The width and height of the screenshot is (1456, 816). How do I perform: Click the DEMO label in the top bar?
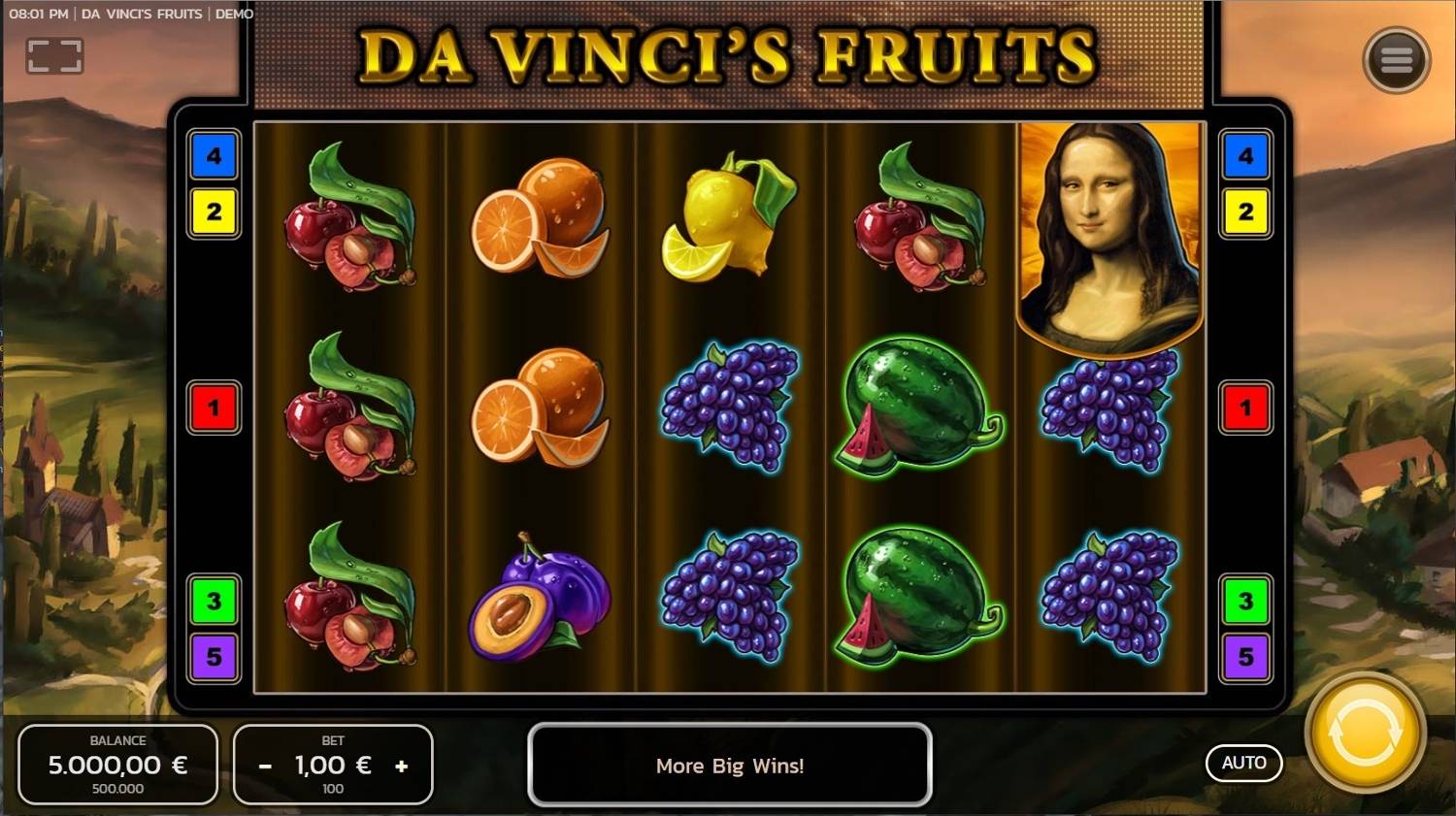(236, 14)
